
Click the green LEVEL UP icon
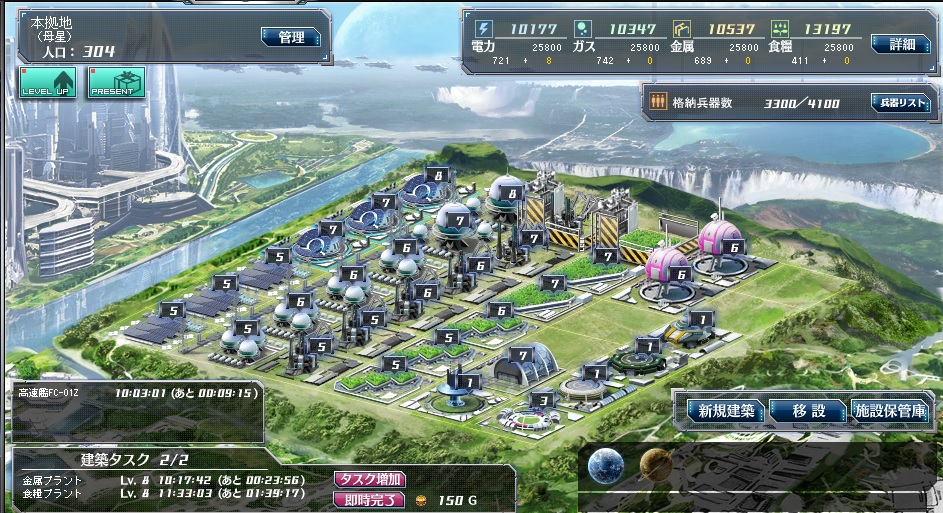coord(46,83)
